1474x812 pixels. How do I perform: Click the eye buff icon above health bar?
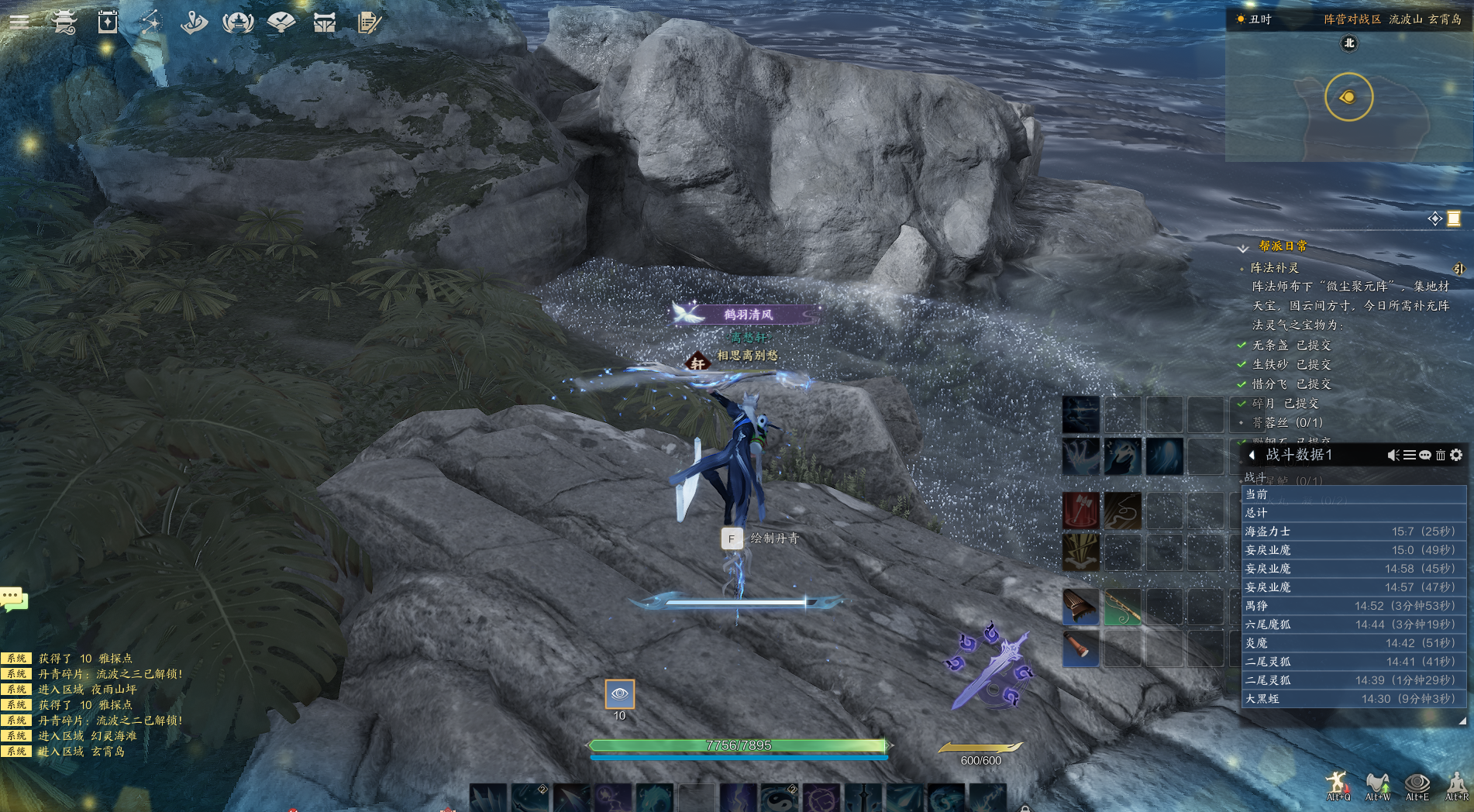coord(619,694)
